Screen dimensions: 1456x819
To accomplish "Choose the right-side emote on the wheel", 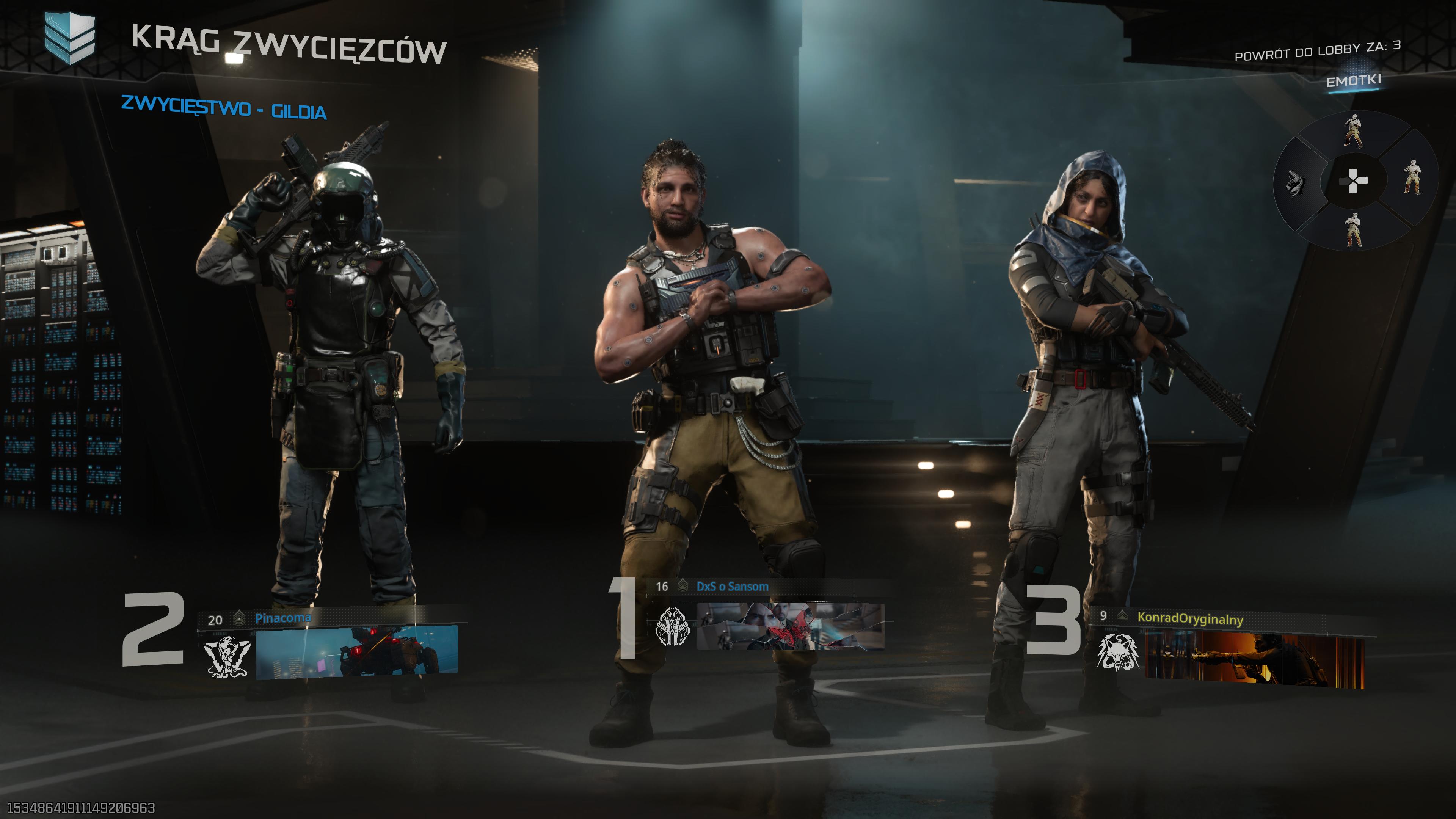I will [1412, 177].
